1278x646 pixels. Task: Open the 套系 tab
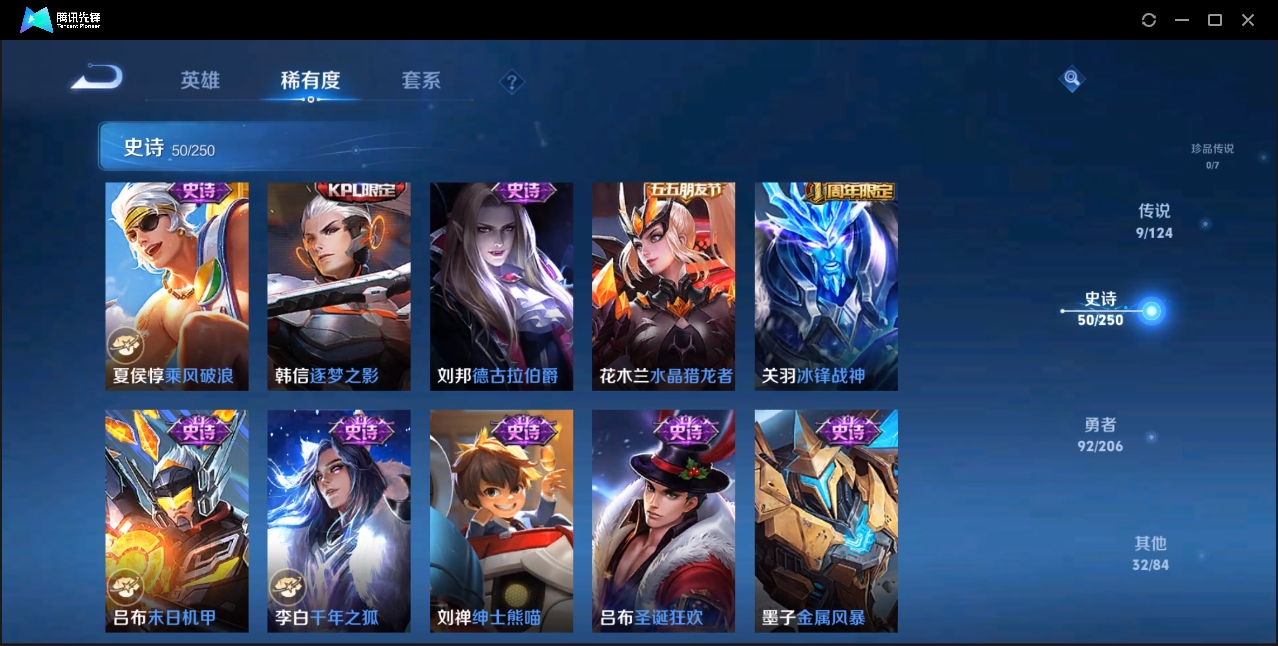tap(421, 80)
